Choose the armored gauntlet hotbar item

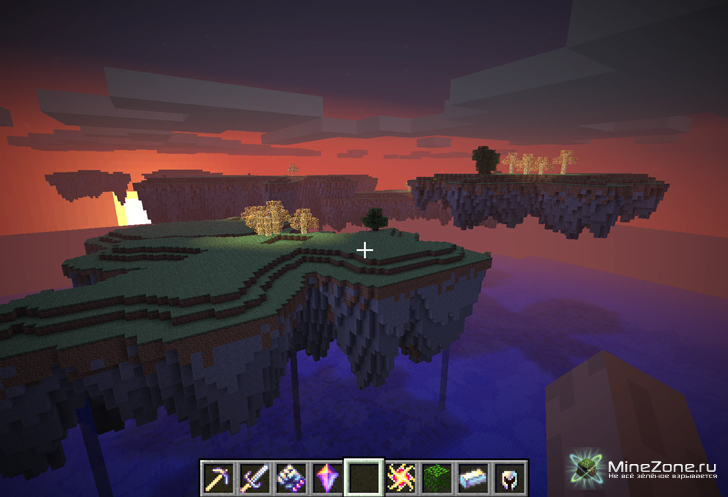point(290,477)
